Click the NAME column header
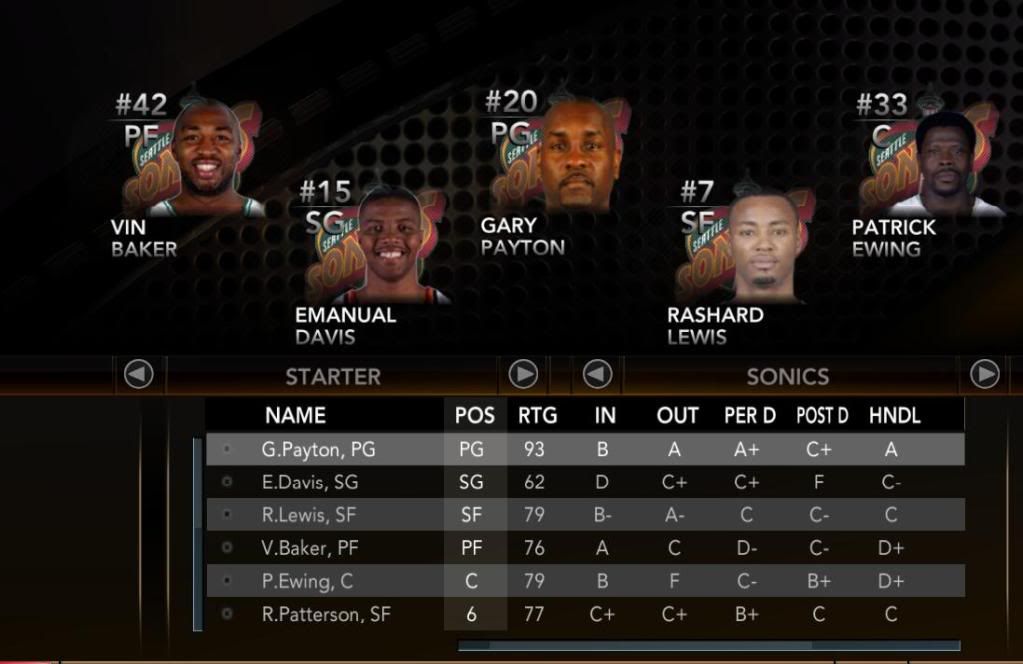This screenshot has height=664, width=1023. coord(295,415)
